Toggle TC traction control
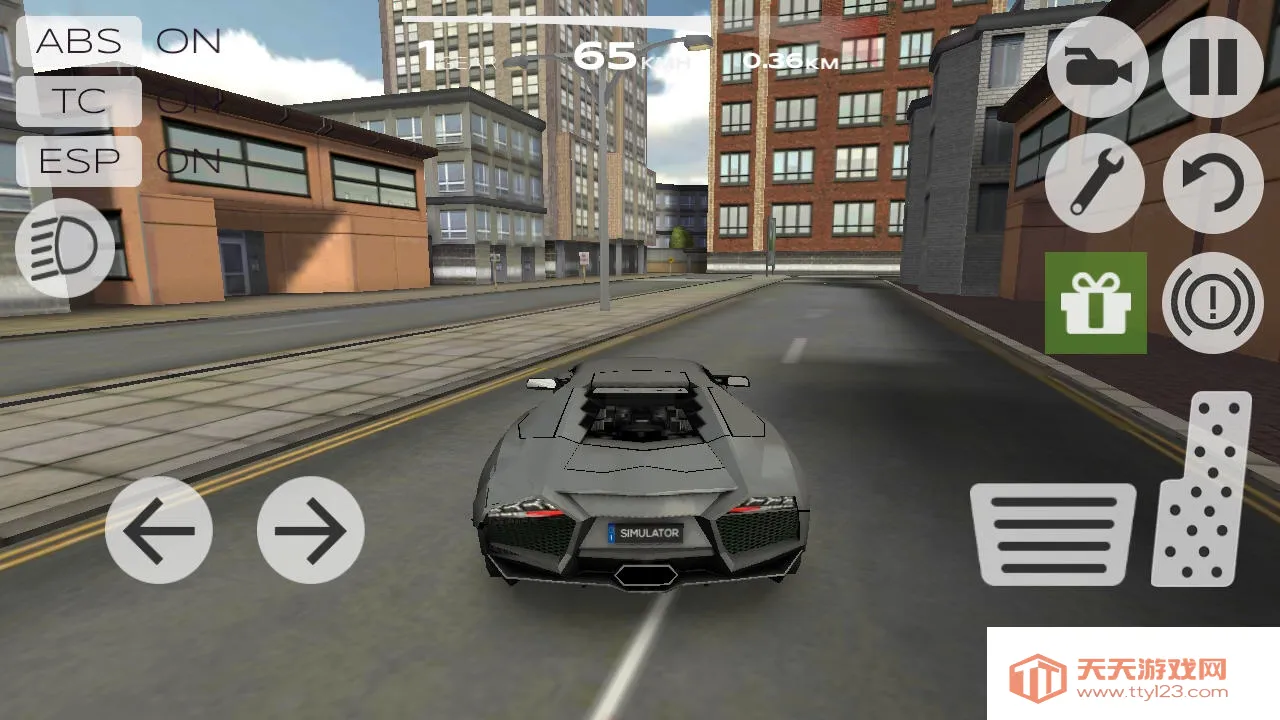 [78, 101]
